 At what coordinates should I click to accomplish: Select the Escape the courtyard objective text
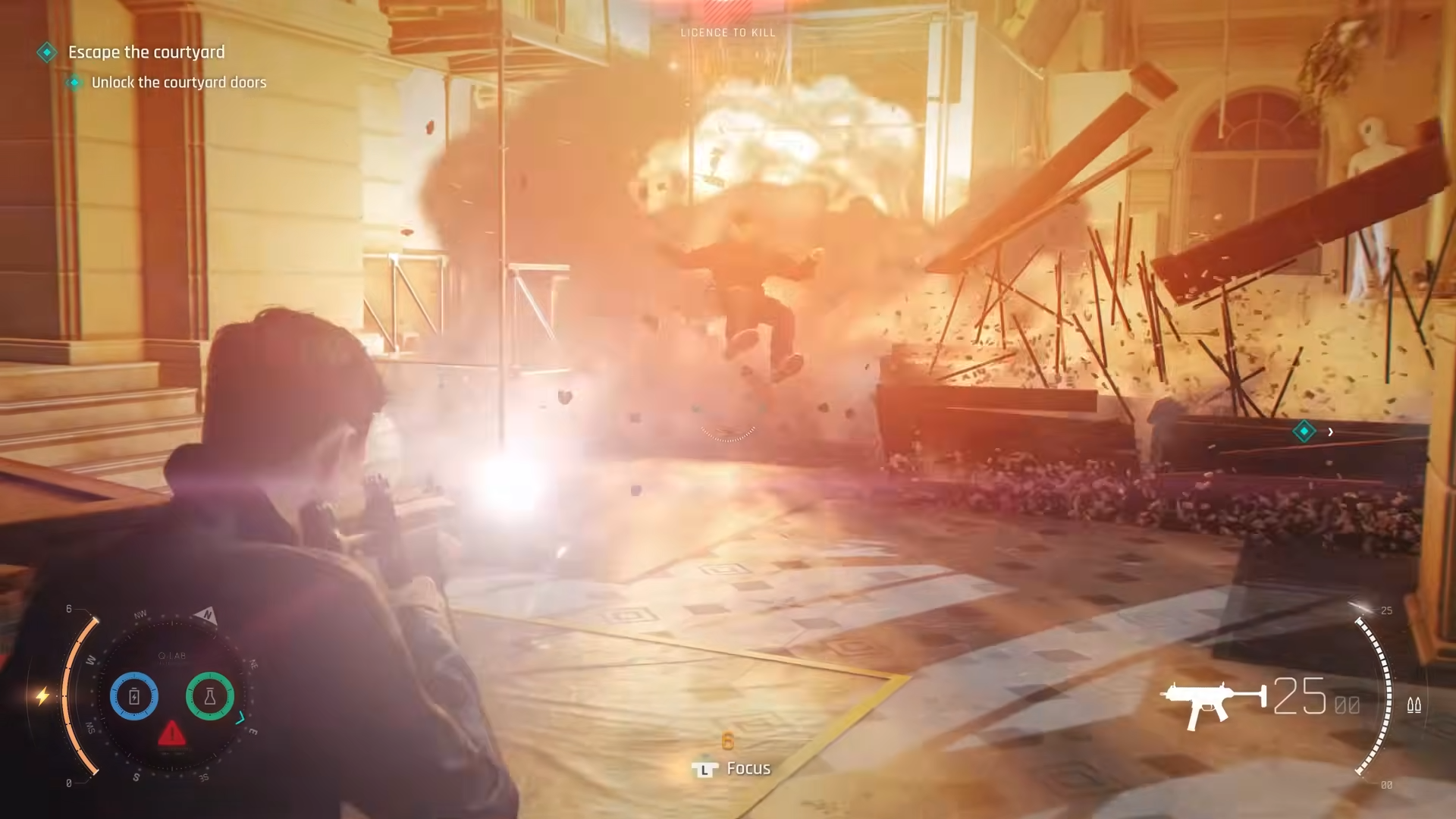(146, 52)
